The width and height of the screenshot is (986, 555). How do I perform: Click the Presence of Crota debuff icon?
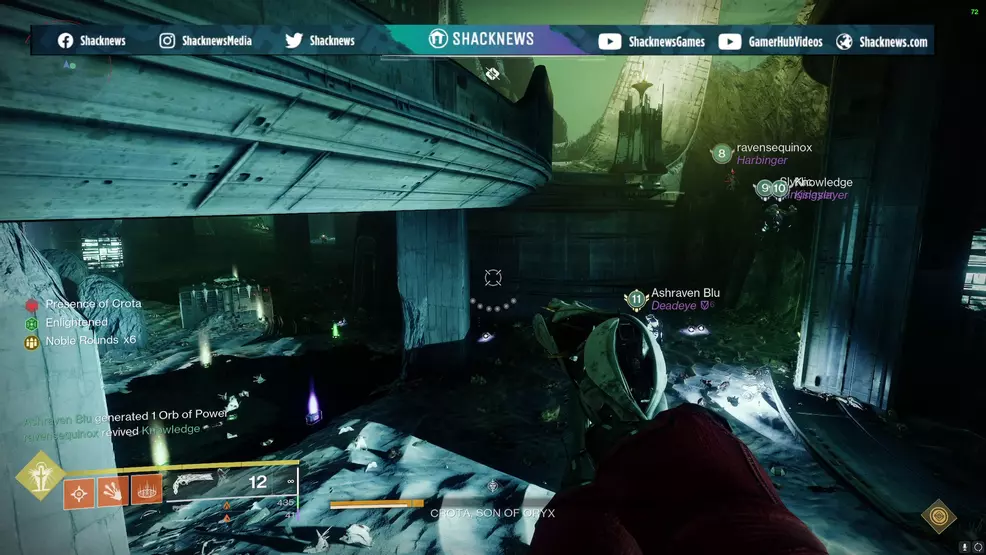[x=32, y=305]
